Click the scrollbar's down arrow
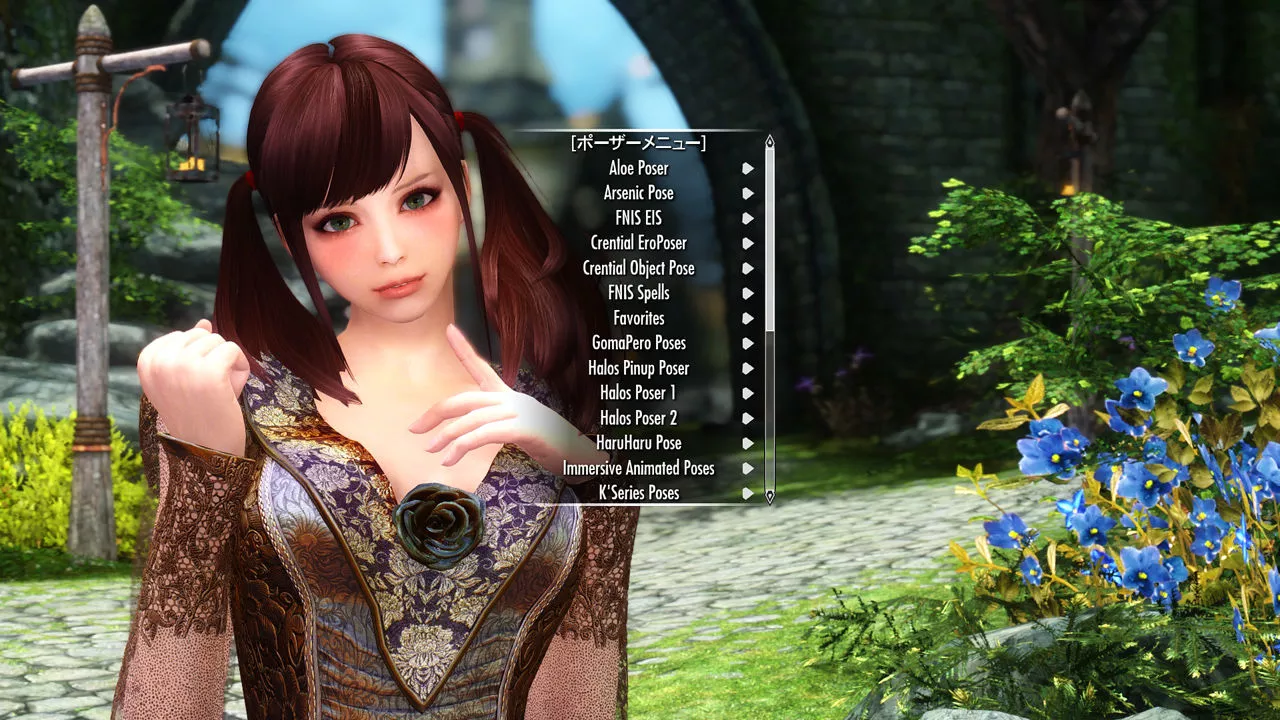 769,495
